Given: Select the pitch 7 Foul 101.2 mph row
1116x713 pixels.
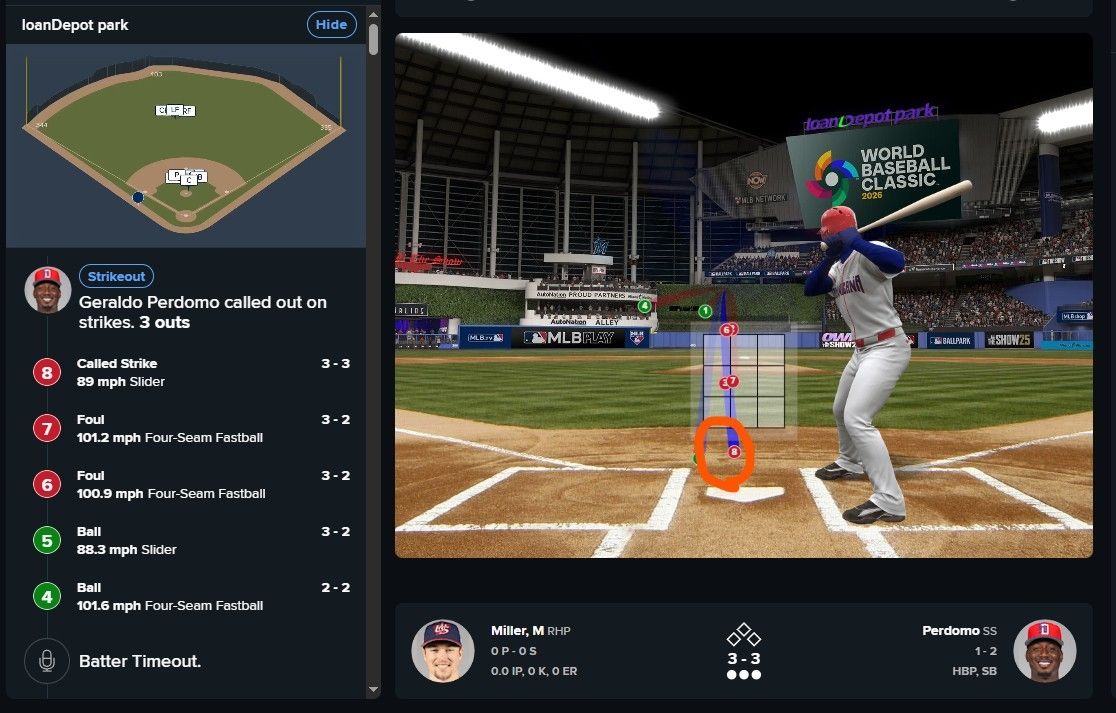Looking at the screenshot, I should point(190,429).
